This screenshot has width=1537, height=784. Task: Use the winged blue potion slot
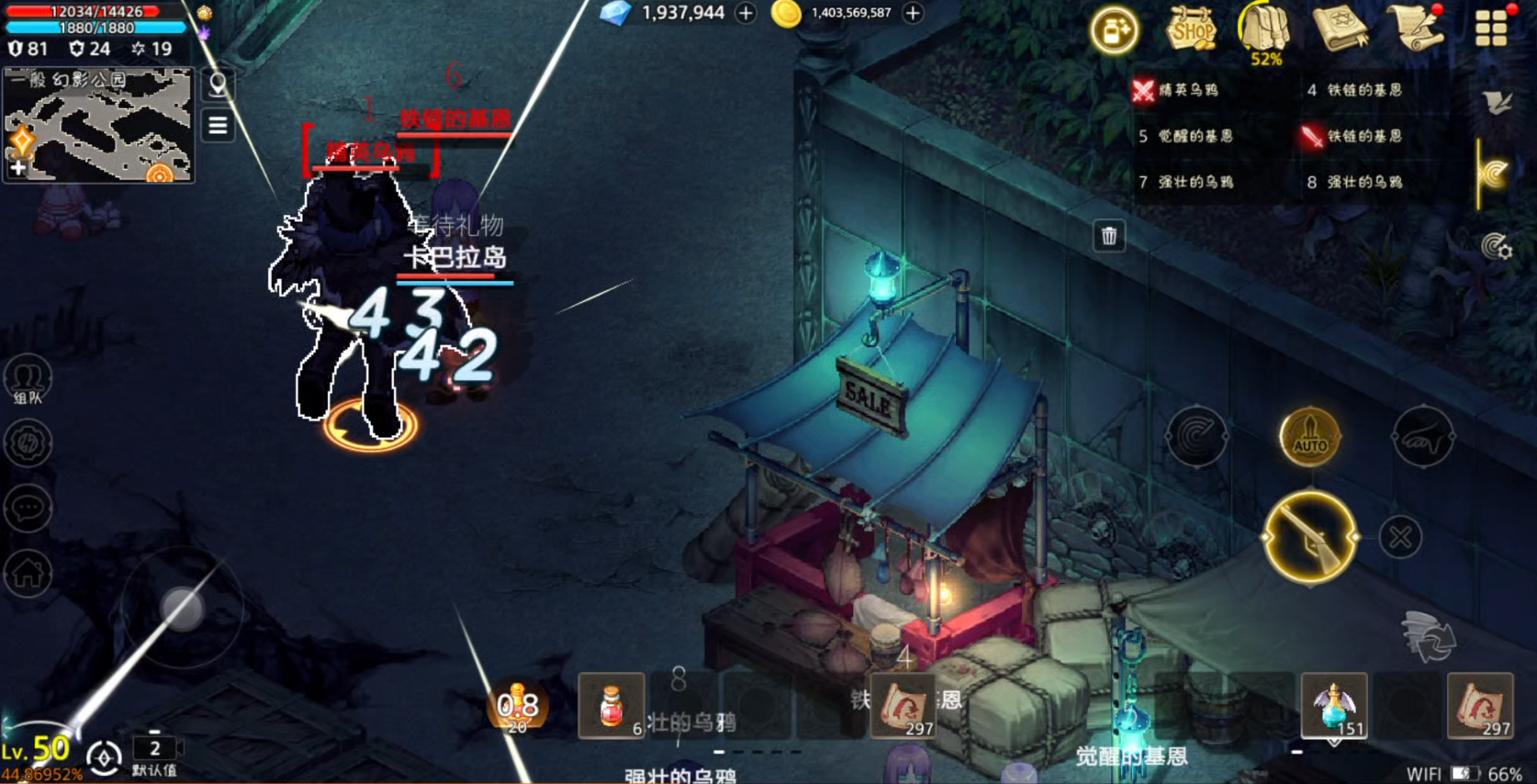tap(1333, 705)
